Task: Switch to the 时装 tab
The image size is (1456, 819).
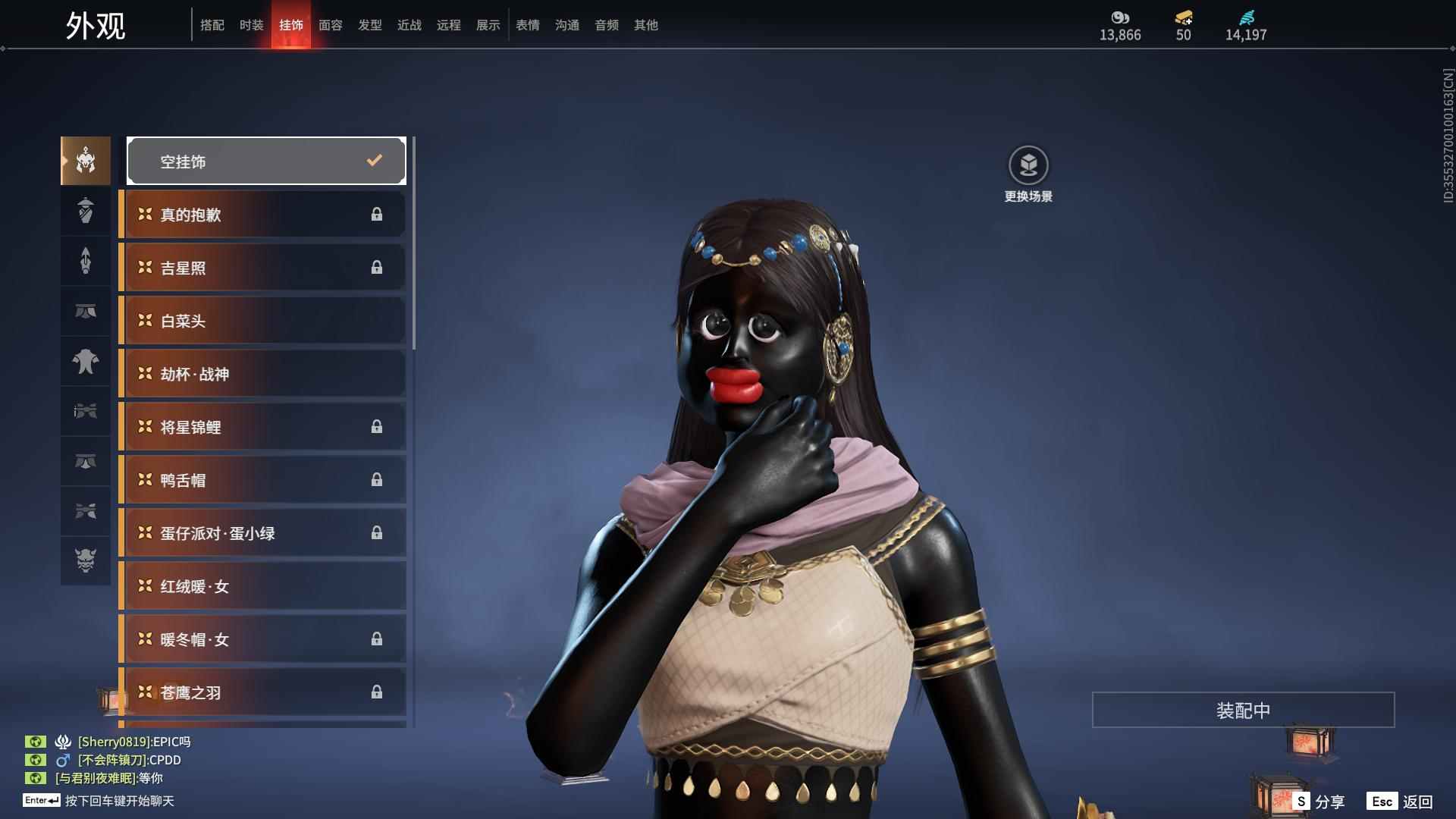Action: click(251, 25)
